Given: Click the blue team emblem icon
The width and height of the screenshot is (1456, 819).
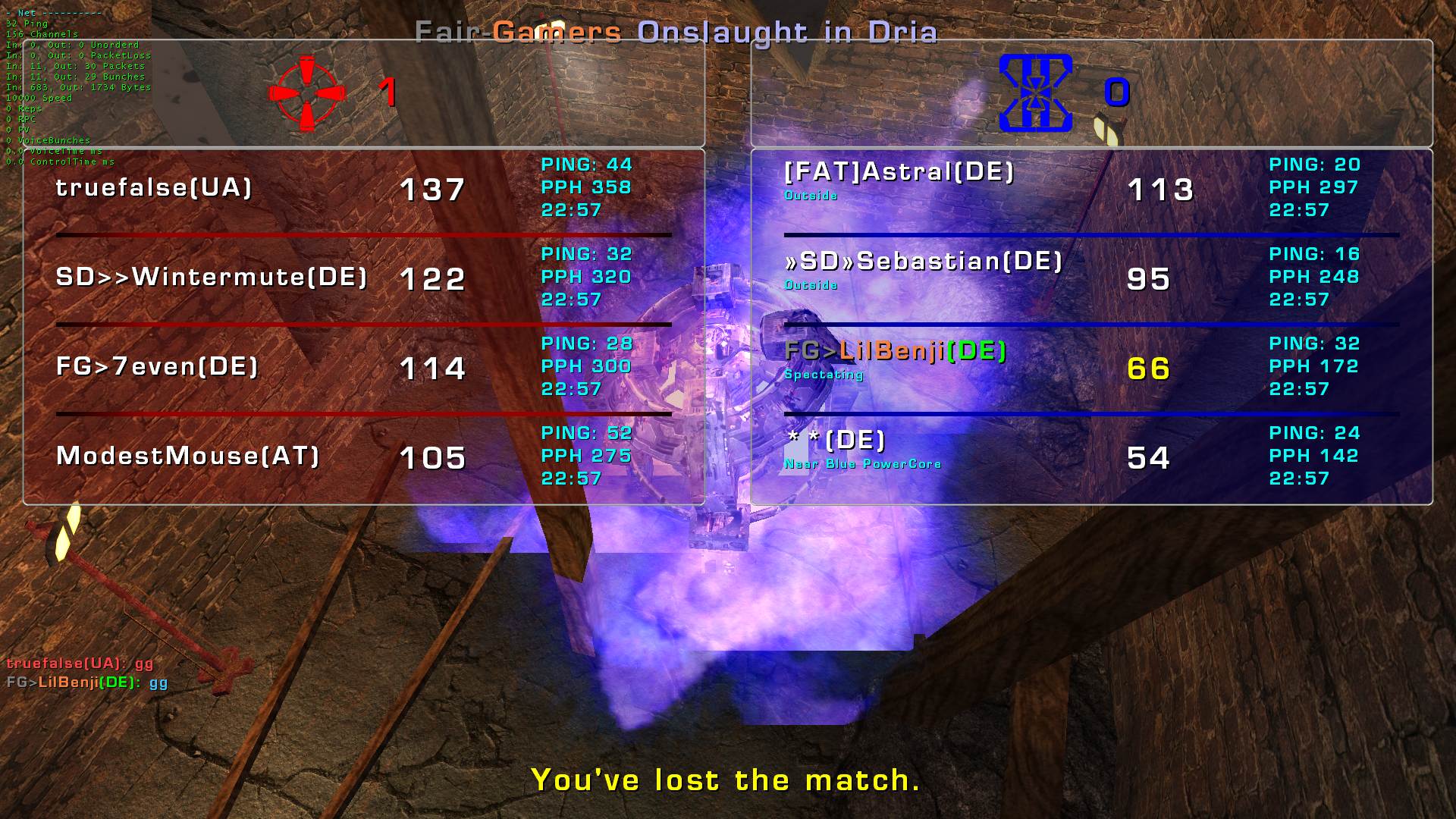Looking at the screenshot, I should pyautogui.click(x=1035, y=93).
